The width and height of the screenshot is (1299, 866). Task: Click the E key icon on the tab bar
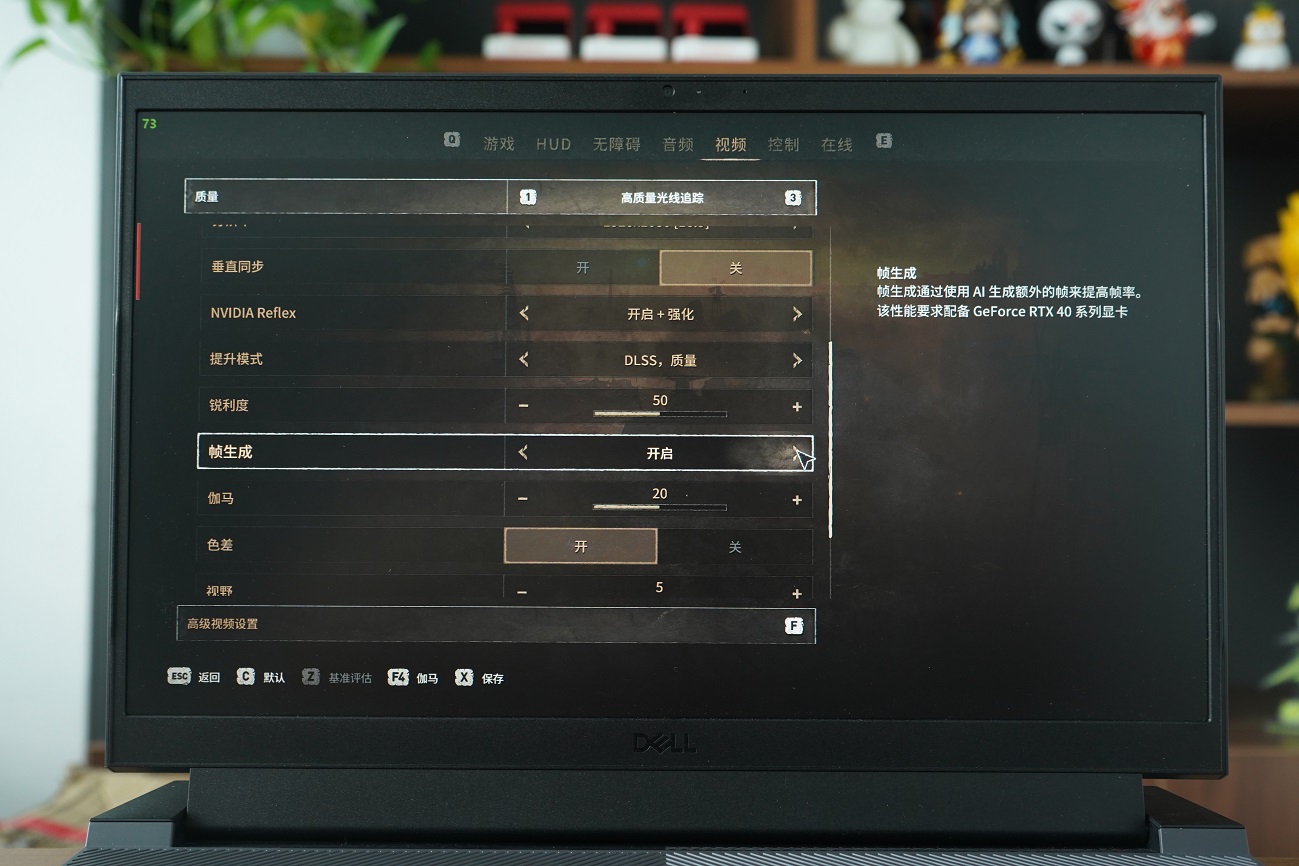(883, 141)
